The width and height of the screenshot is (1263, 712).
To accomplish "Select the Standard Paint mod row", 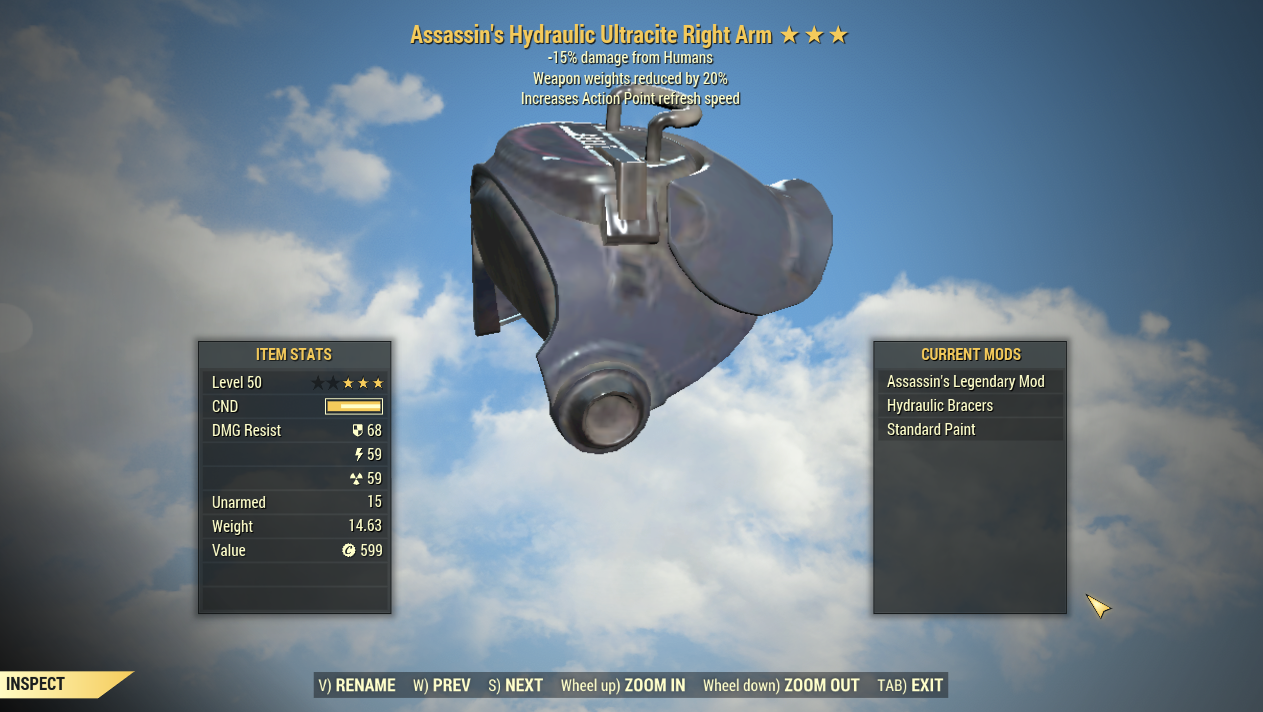I will tap(931, 430).
